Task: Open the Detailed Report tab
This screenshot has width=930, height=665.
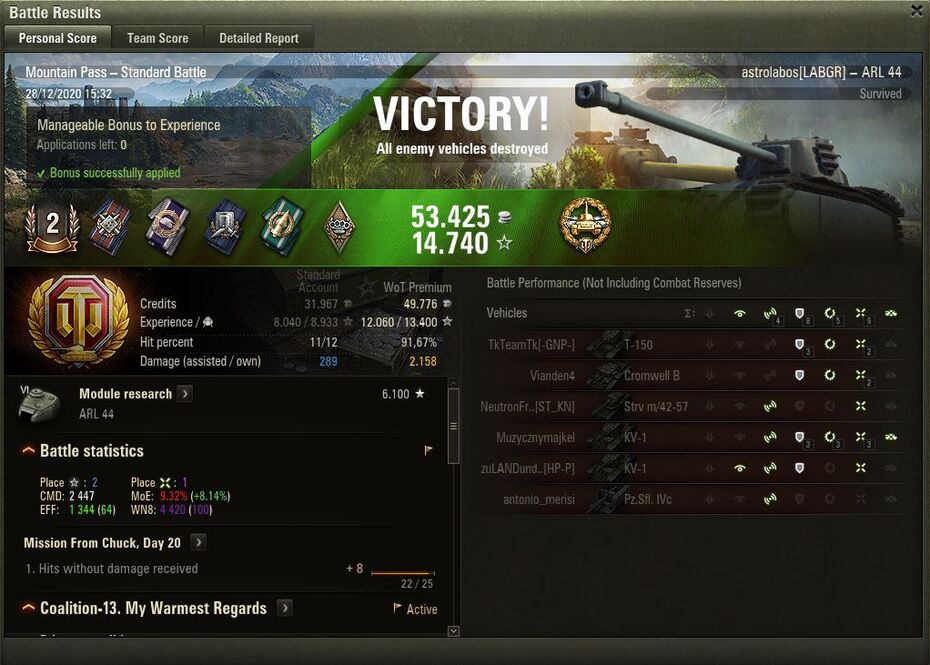Action: [259, 38]
